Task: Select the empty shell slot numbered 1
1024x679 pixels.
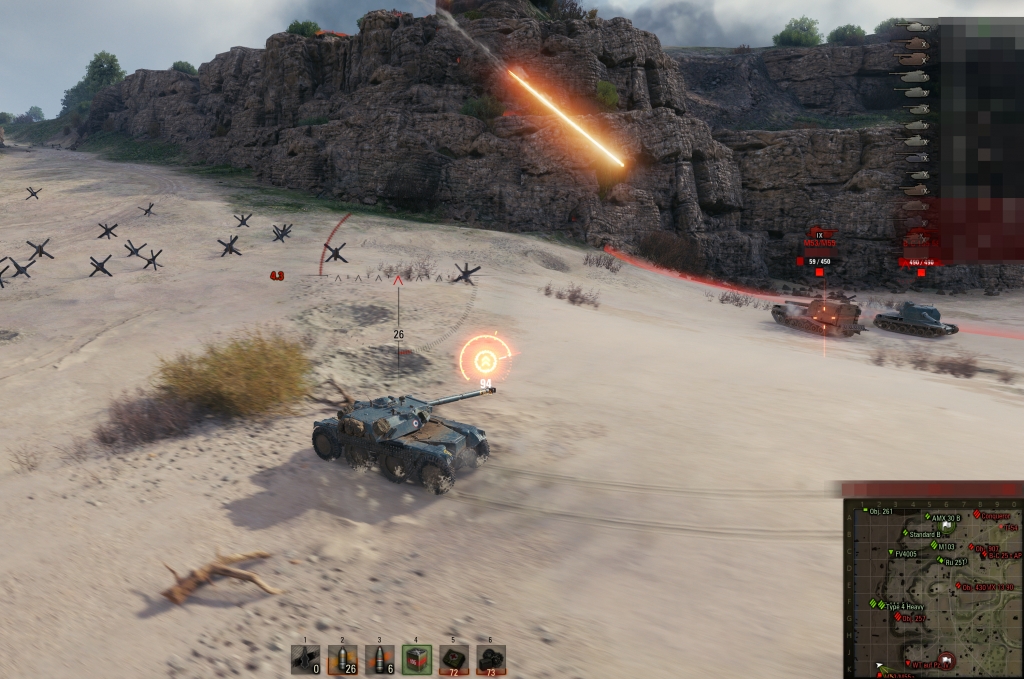Action: point(305,659)
